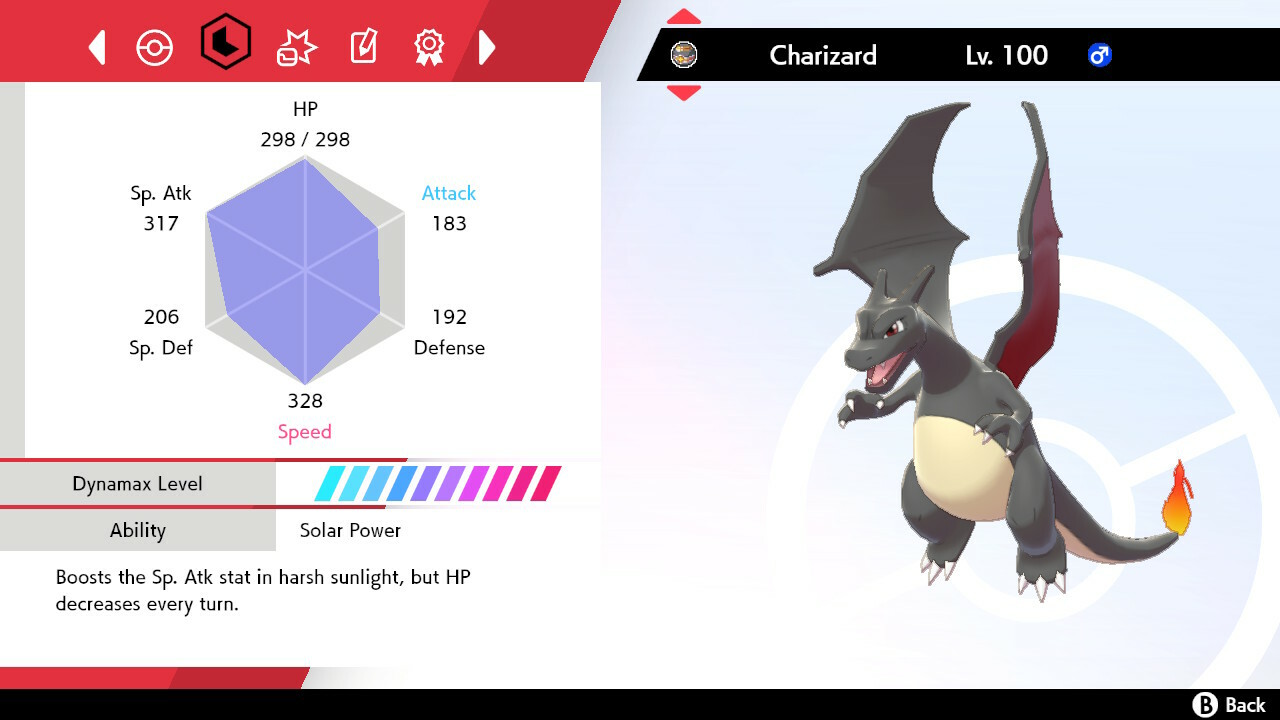Screen dimensions: 1280x720
Task: Switch to next Pokémon using the red down arrow
Action: (x=683, y=90)
